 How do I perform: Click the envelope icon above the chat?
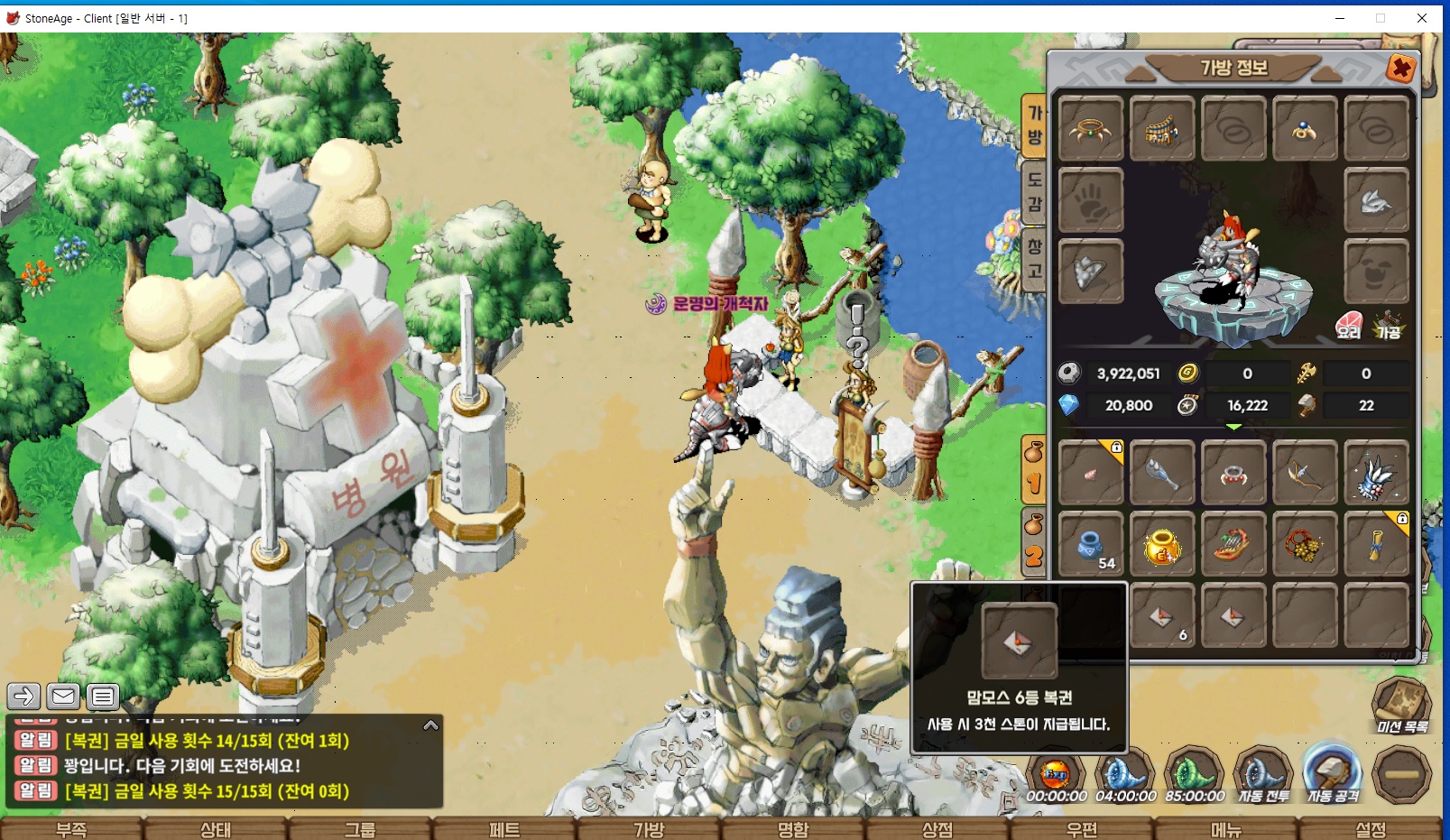pyautogui.click(x=63, y=696)
